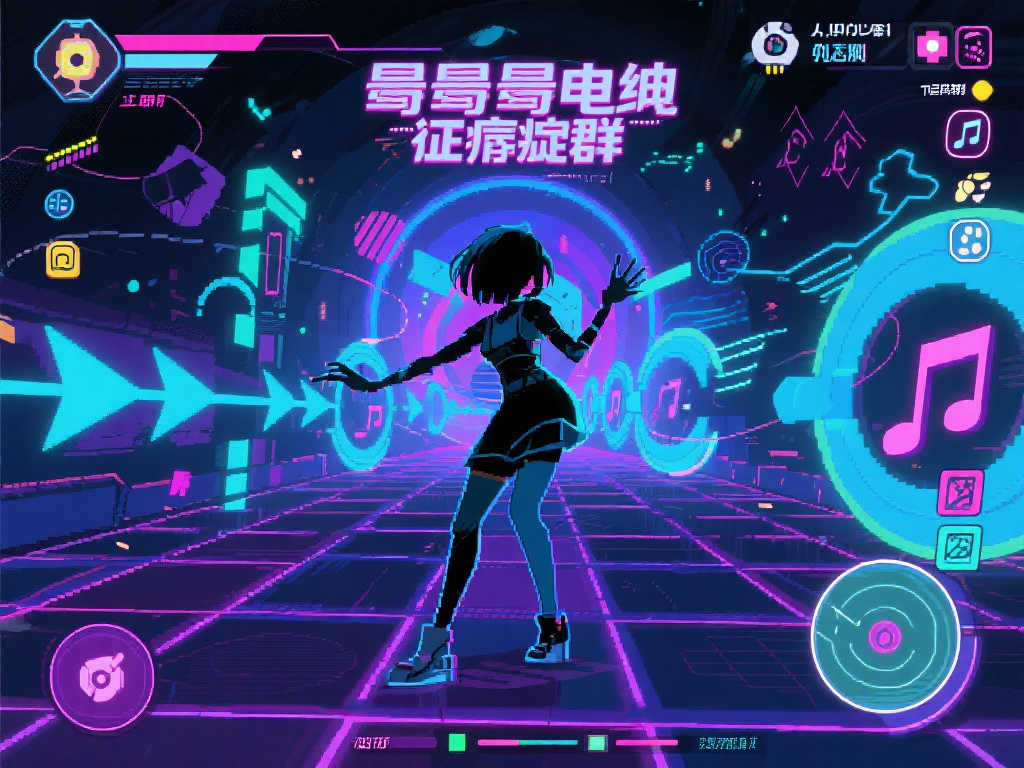Screen dimensions: 1024x768
Task: Open the pink-bordered square icon beside the cross
Action: click(x=974, y=46)
